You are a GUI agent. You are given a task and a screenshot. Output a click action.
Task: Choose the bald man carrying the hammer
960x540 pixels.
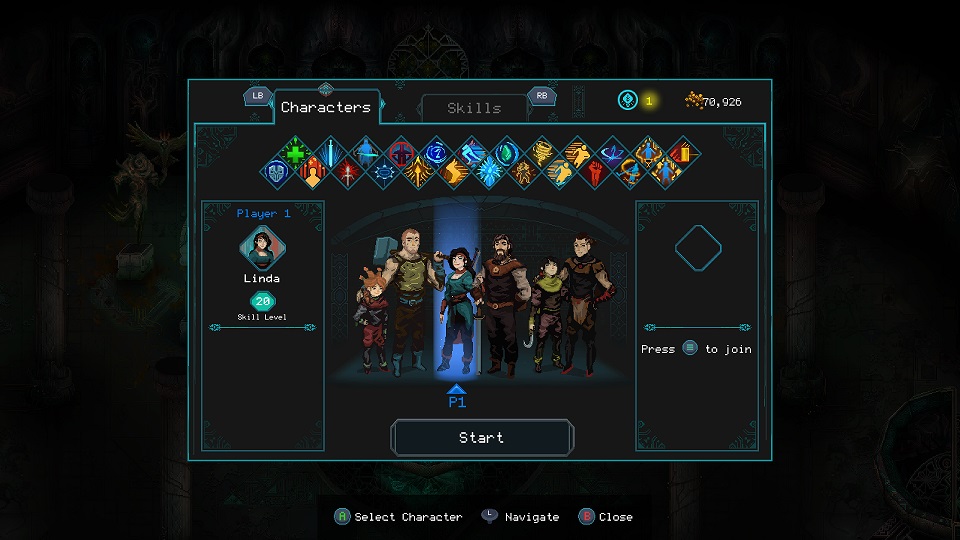(x=410, y=300)
